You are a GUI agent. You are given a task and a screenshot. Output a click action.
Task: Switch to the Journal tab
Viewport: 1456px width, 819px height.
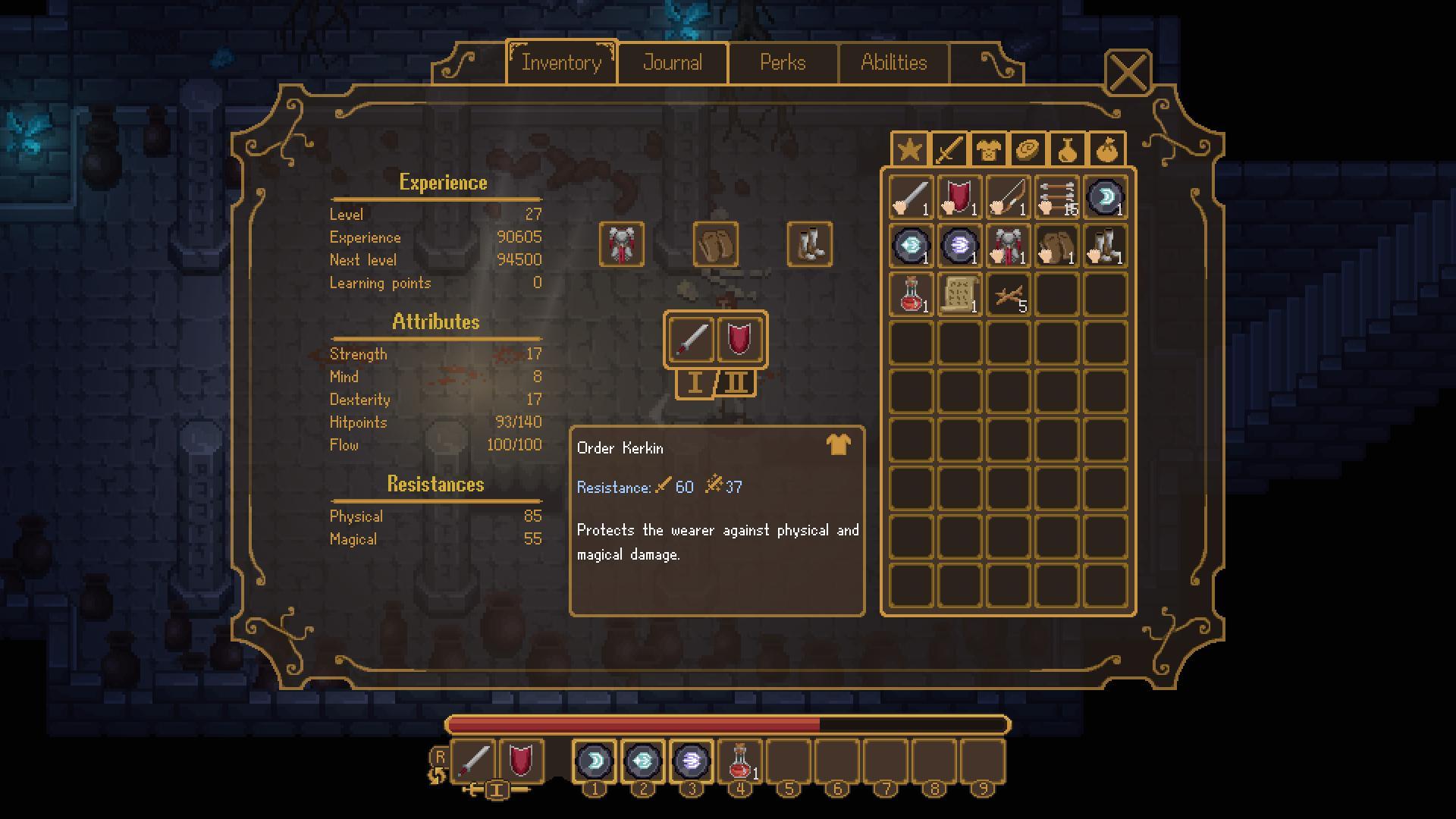[x=672, y=62]
